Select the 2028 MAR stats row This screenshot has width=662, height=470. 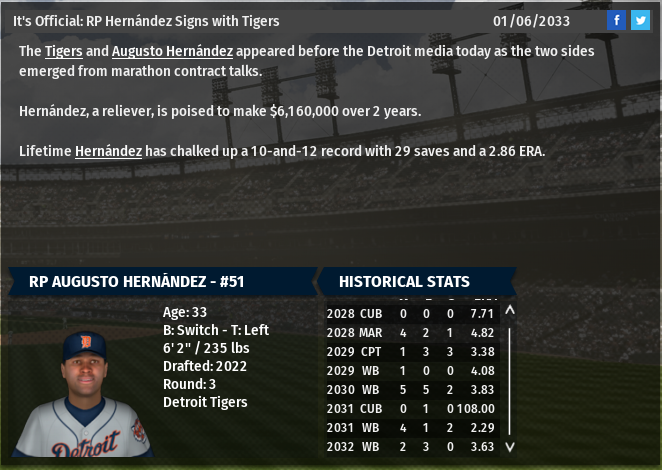tap(410, 332)
